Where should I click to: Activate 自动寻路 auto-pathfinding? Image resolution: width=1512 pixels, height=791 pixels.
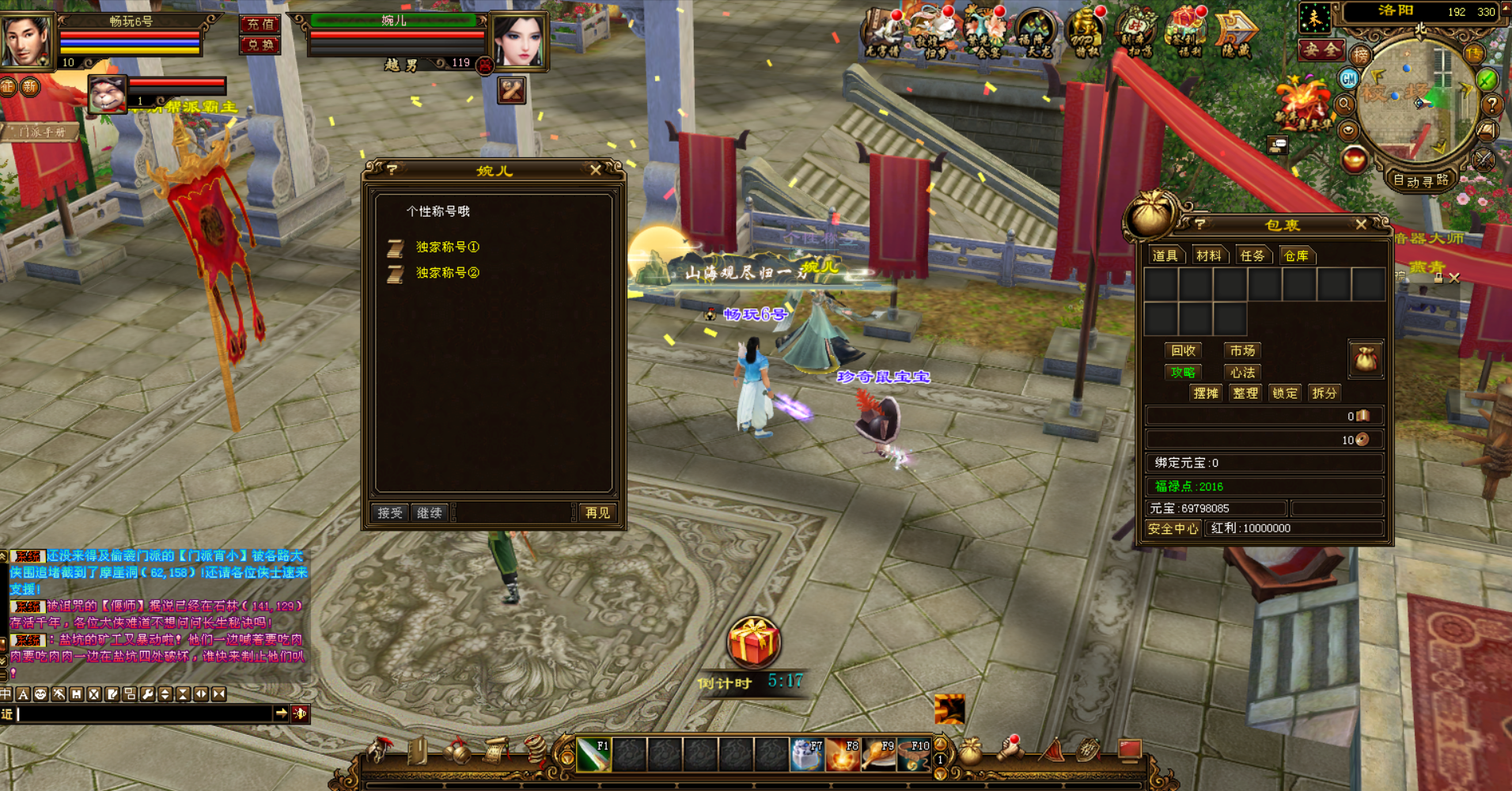tap(1420, 180)
